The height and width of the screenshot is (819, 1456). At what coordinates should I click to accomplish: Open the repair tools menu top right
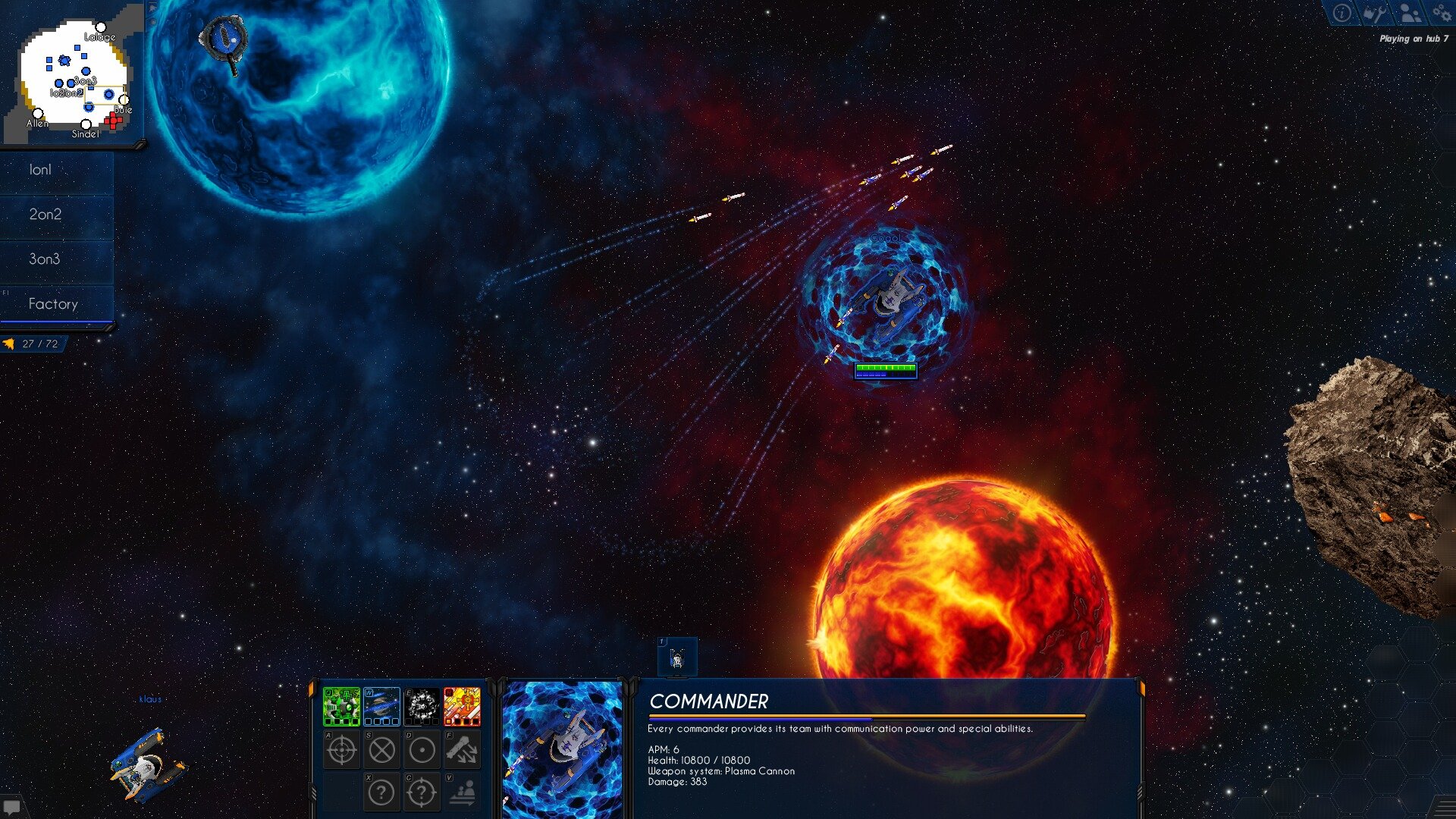(x=1375, y=13)
